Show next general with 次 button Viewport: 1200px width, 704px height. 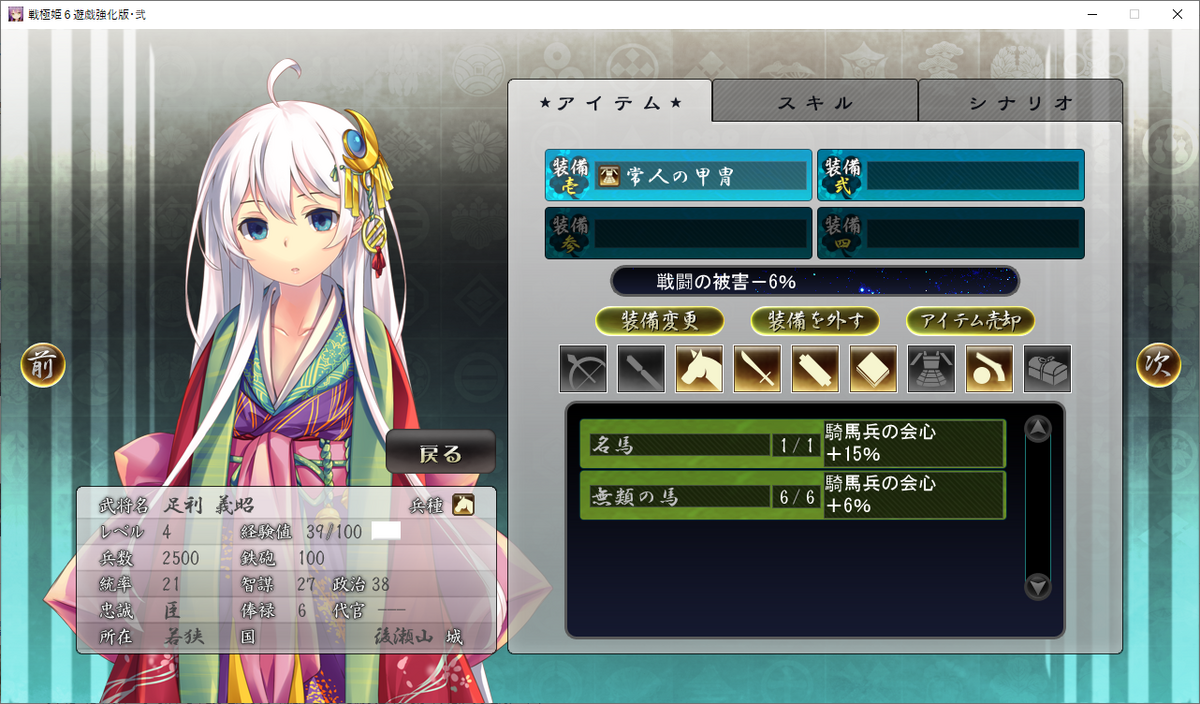(1158, 366)
